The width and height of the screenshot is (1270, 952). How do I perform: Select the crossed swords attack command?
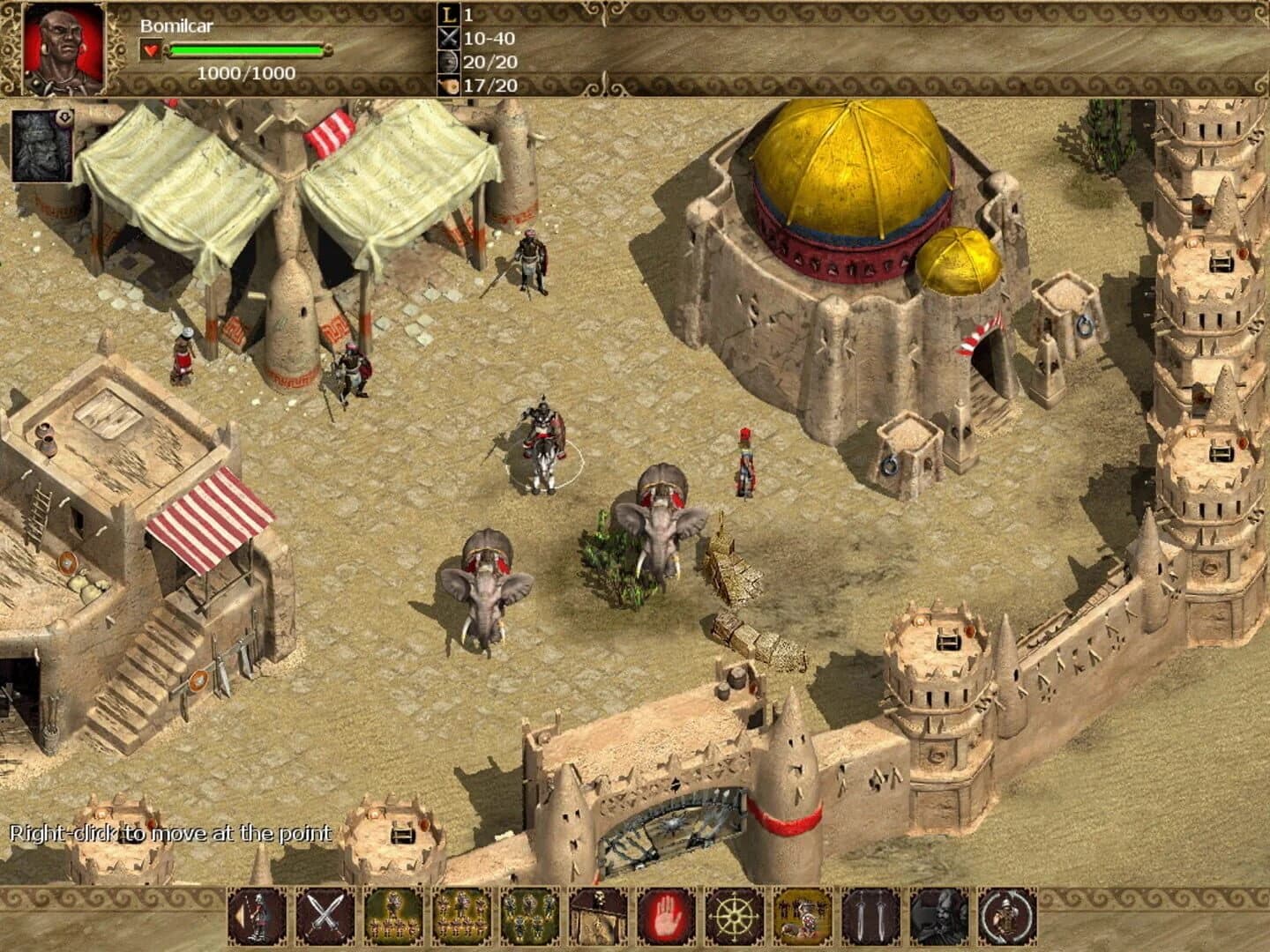click(x=325, y=921)
